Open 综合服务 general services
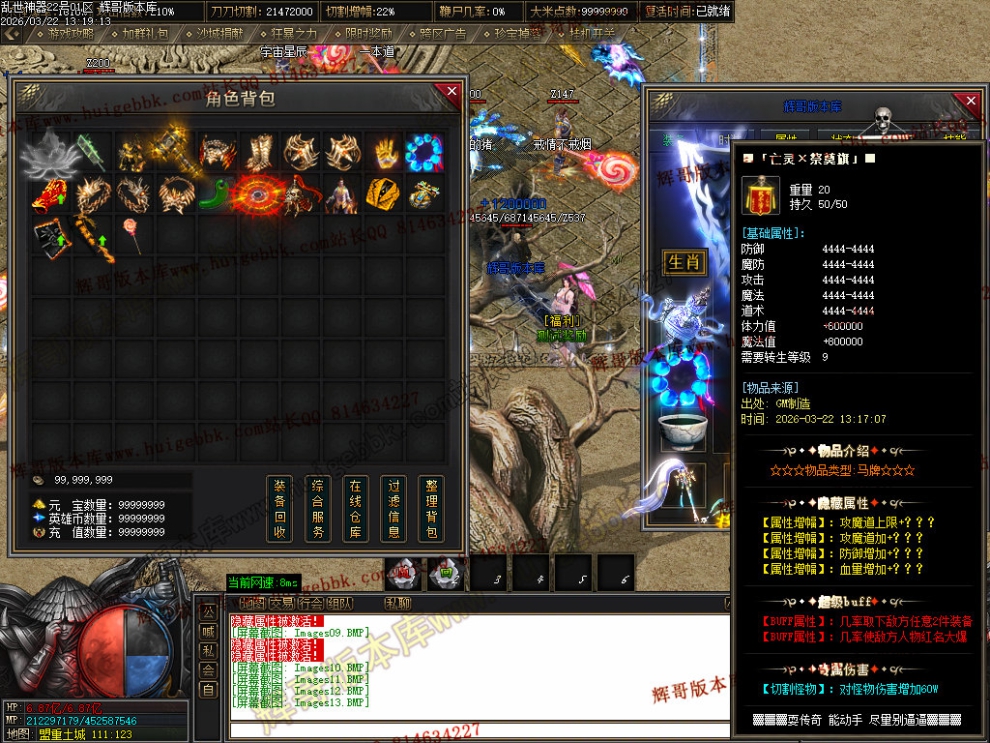This screenshot has height=743, width=990. [318, 509]
